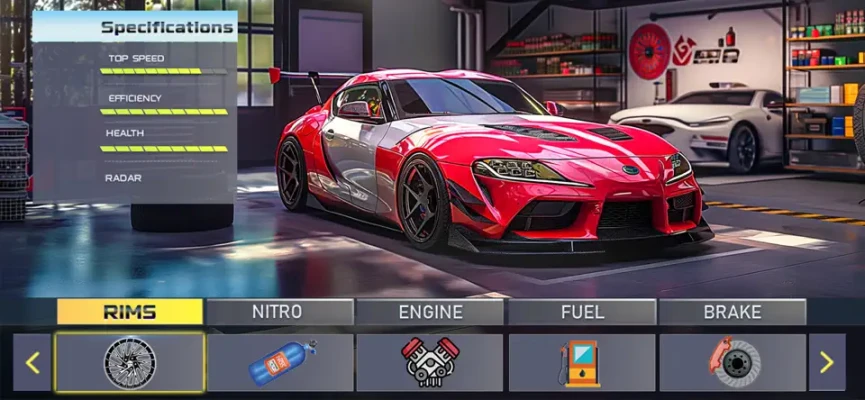Pick the blue nitro bottle item

[280, 362]
